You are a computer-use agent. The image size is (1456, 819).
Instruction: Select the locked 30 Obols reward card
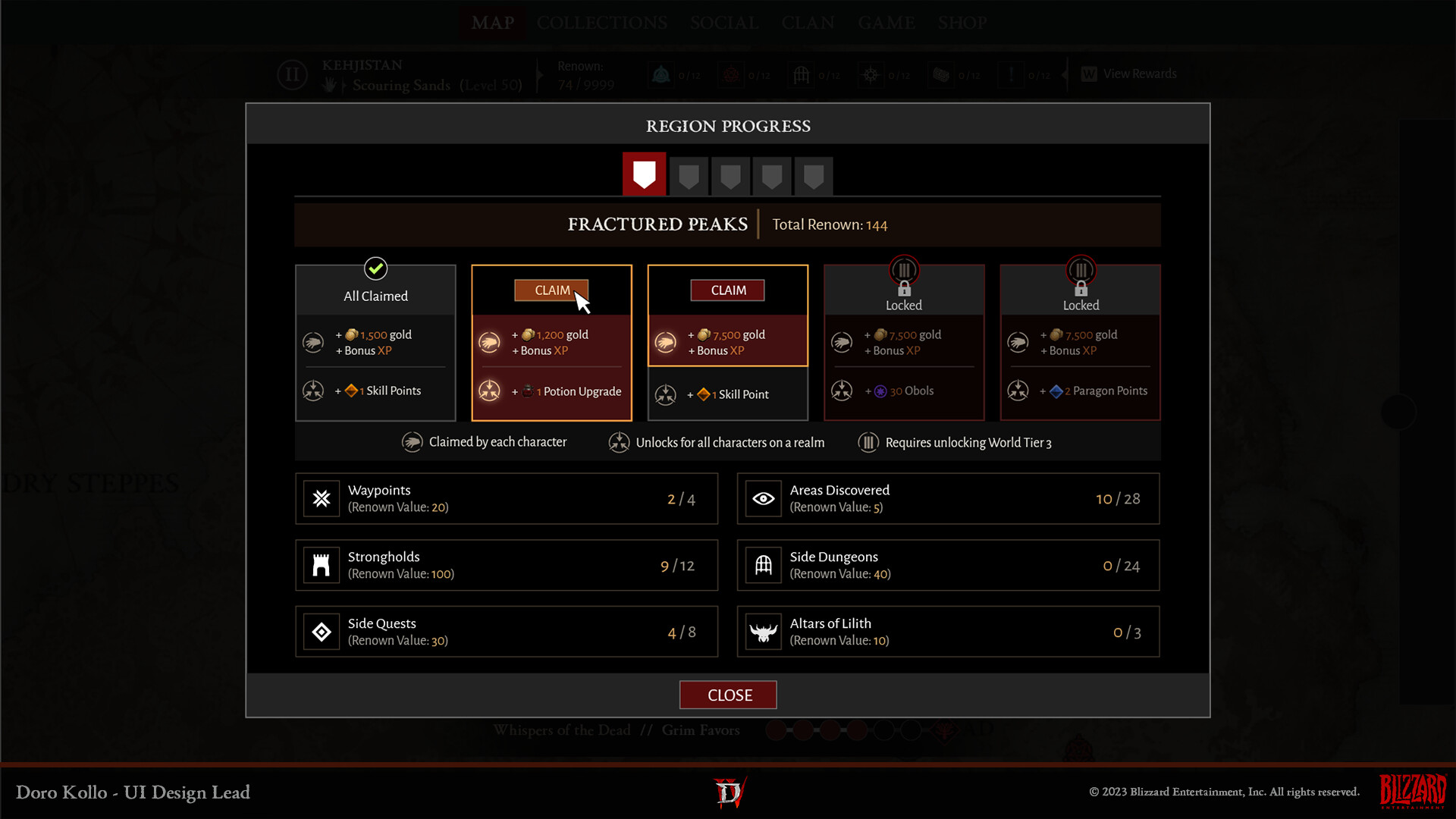click(x=904, y=343)
